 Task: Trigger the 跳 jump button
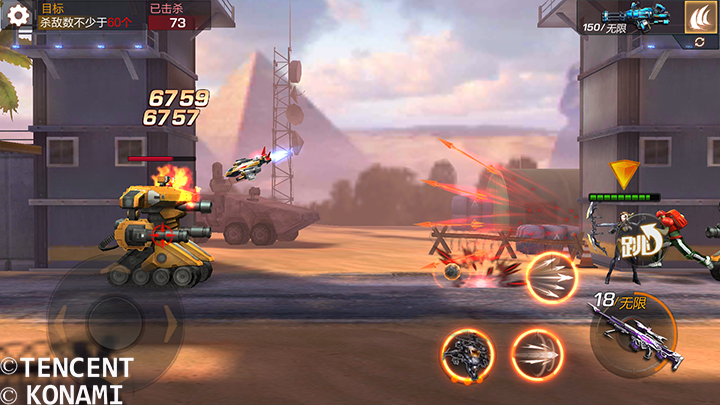click(x=639, y=244)
